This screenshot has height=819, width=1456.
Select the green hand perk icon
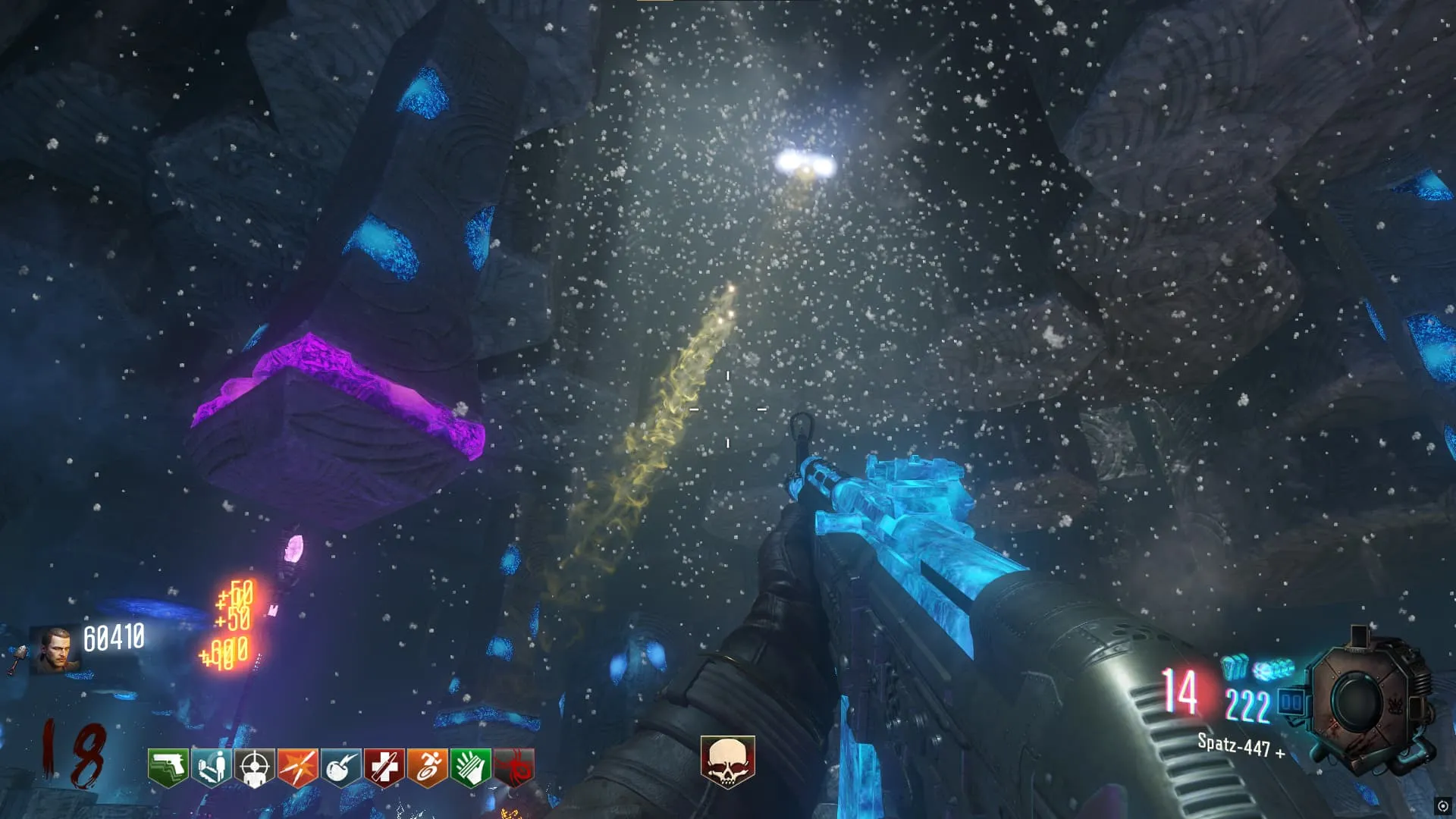(470, 767)
